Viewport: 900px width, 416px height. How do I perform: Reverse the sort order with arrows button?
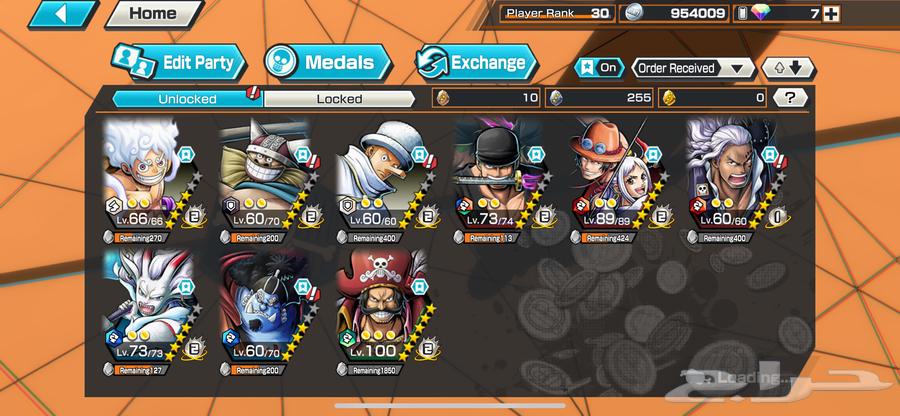tap(787, 68)
